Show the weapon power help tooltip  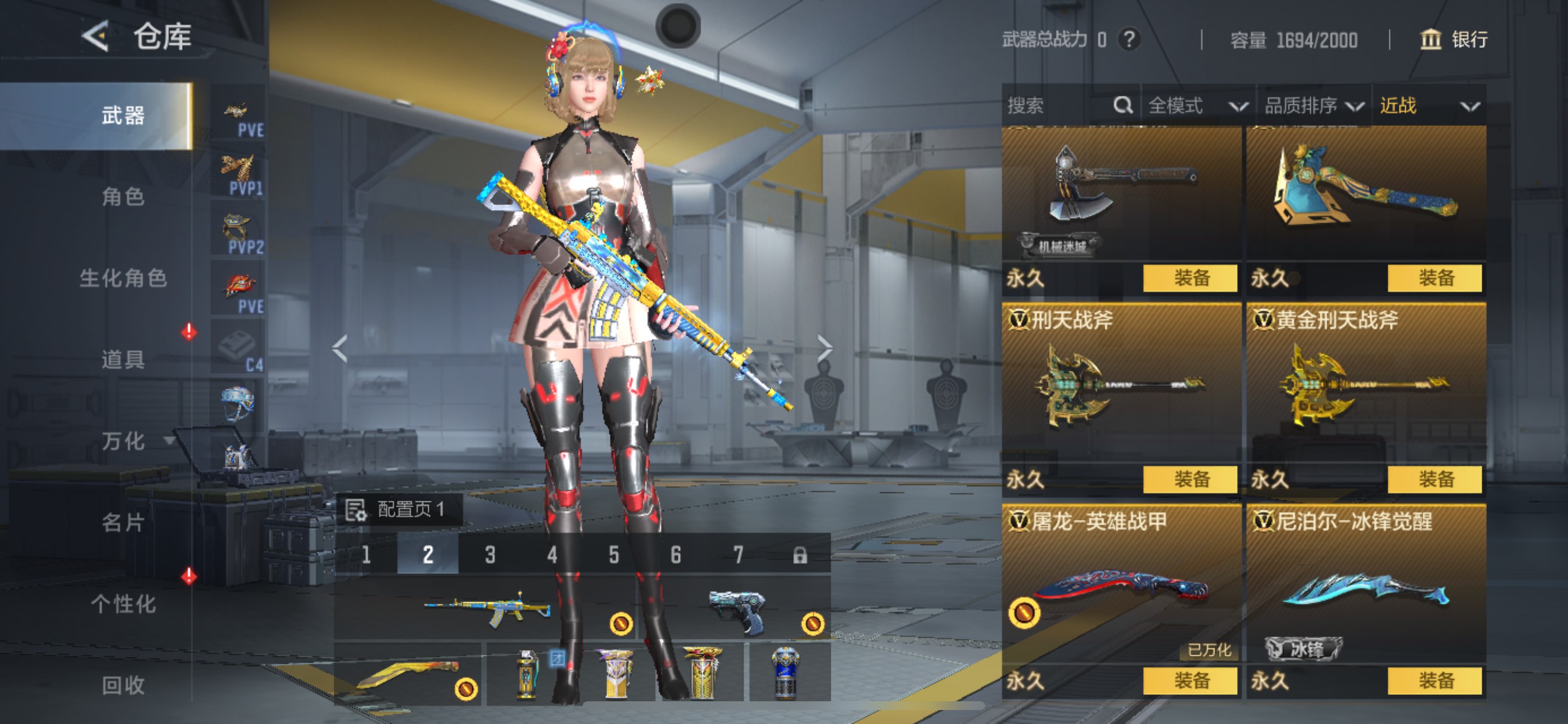coord(1129,40)
